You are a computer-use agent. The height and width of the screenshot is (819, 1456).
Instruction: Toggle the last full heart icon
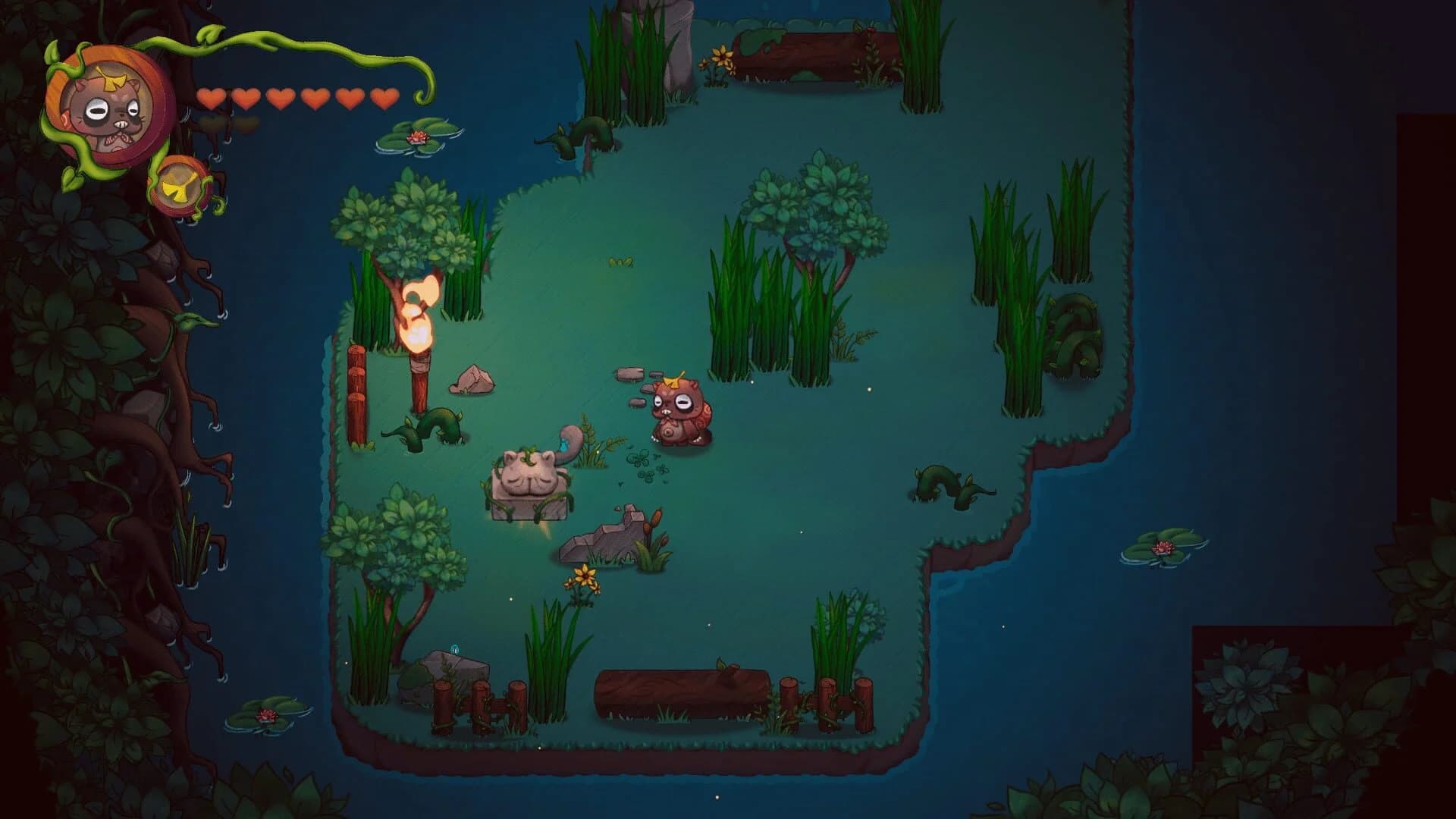[x=383, y=97]
